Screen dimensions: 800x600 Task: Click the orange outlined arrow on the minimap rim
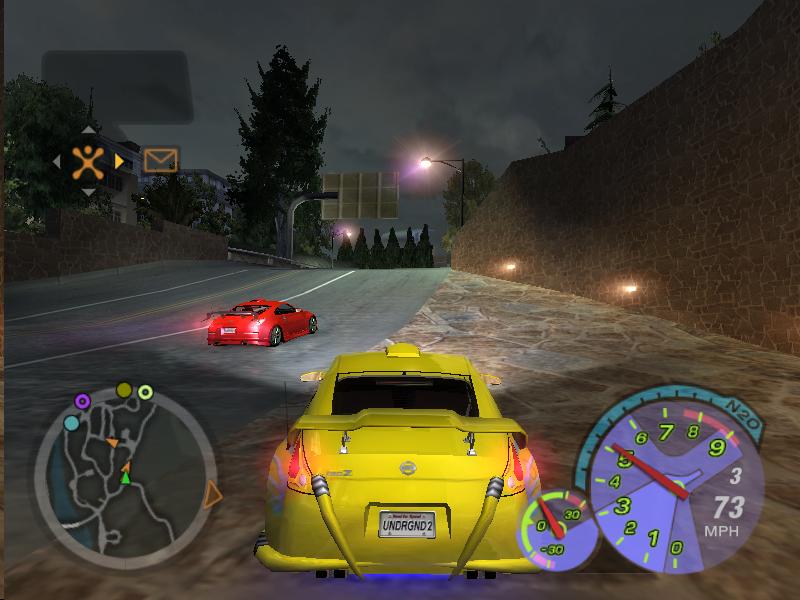pos(212,494)
